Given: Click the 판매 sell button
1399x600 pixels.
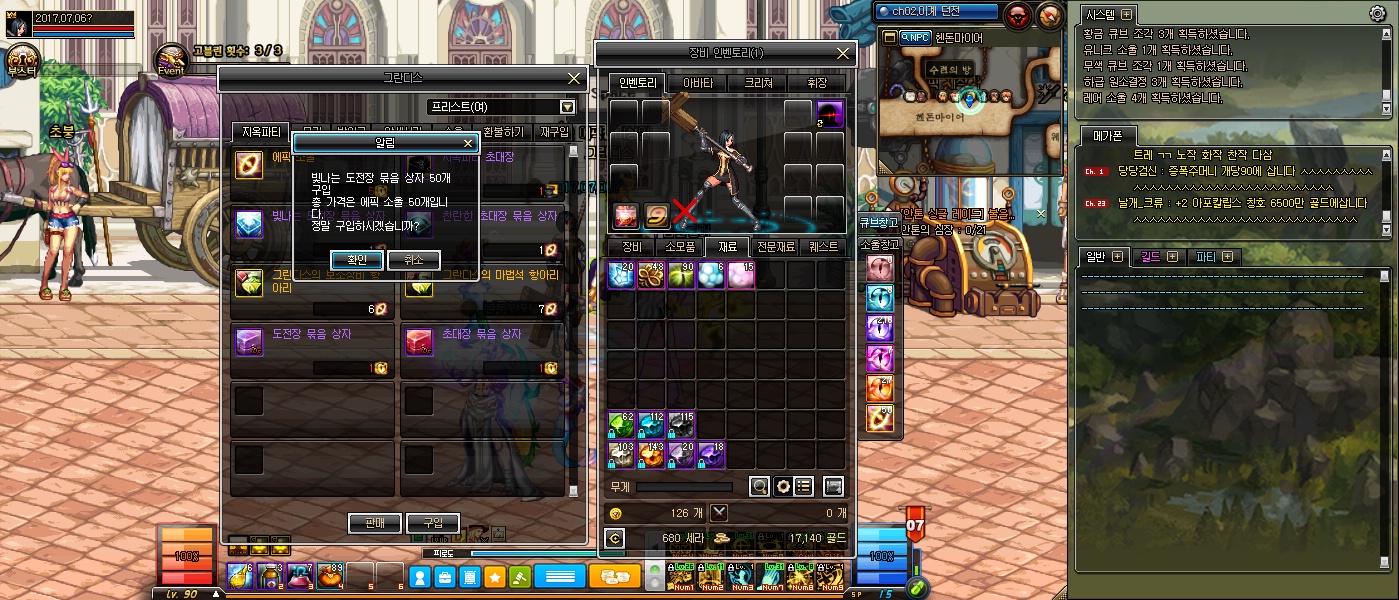Looking at the screenshot, I should point(375,523).
